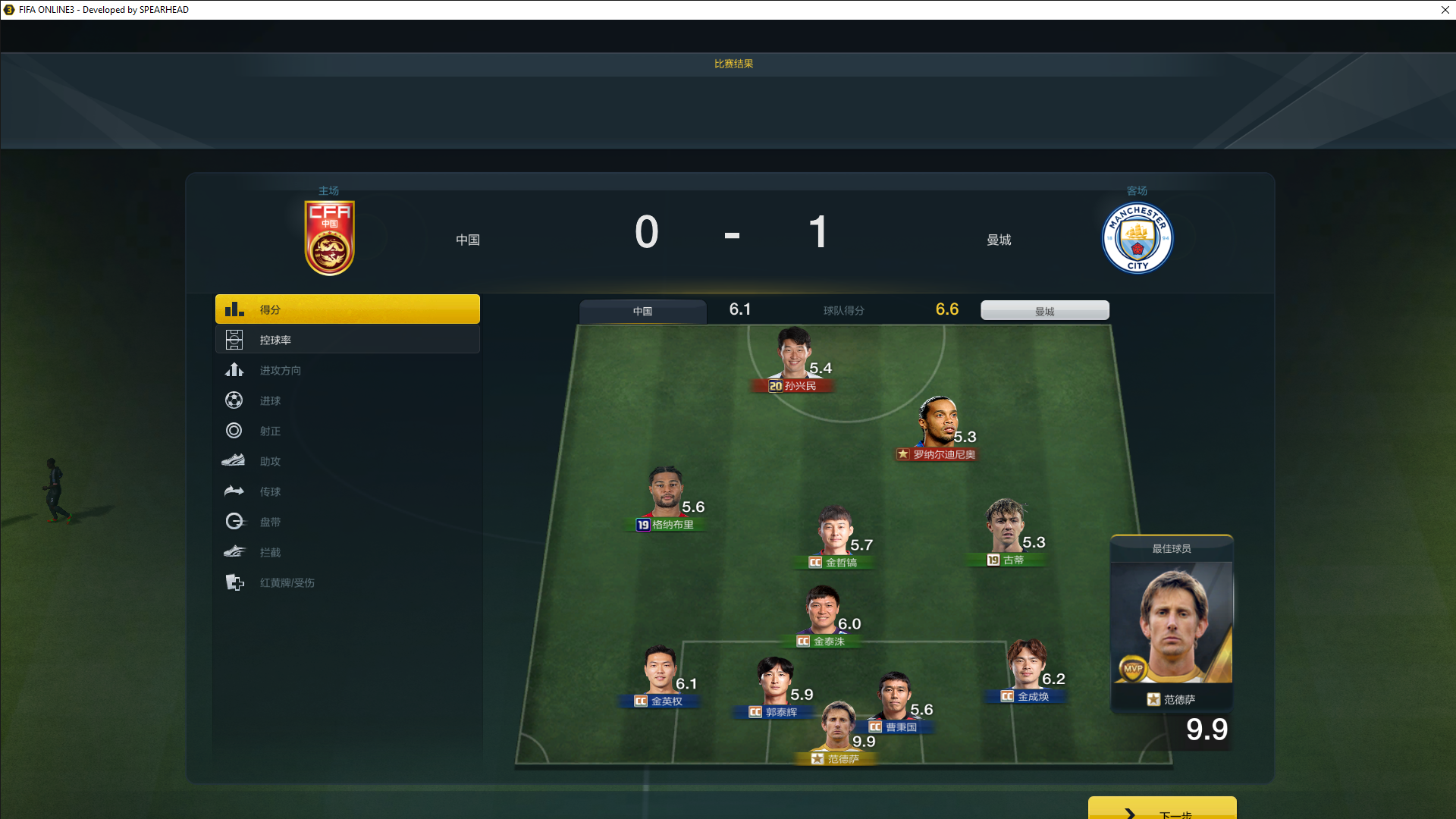
Task: Select player 金成焕 on the pitch
Action: pyautogui.click(x=1027, y=667)
